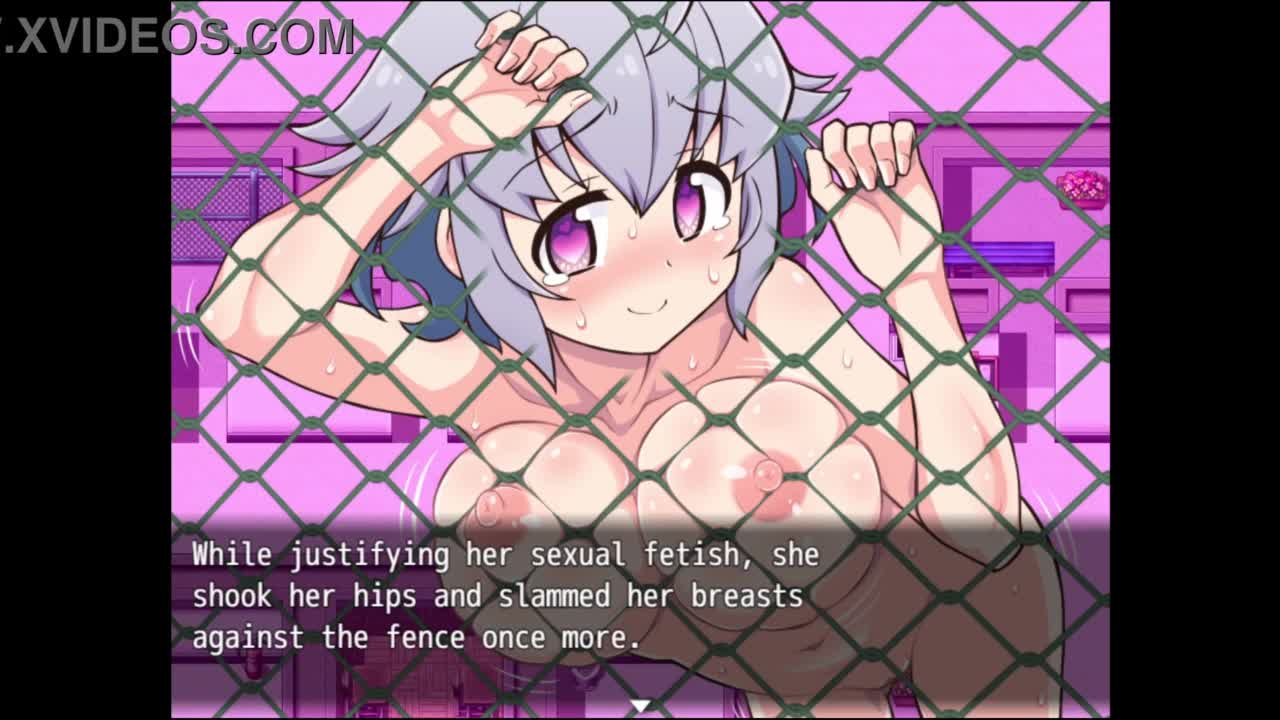Click the white dialogue advance arrow

tap(640, 706)
